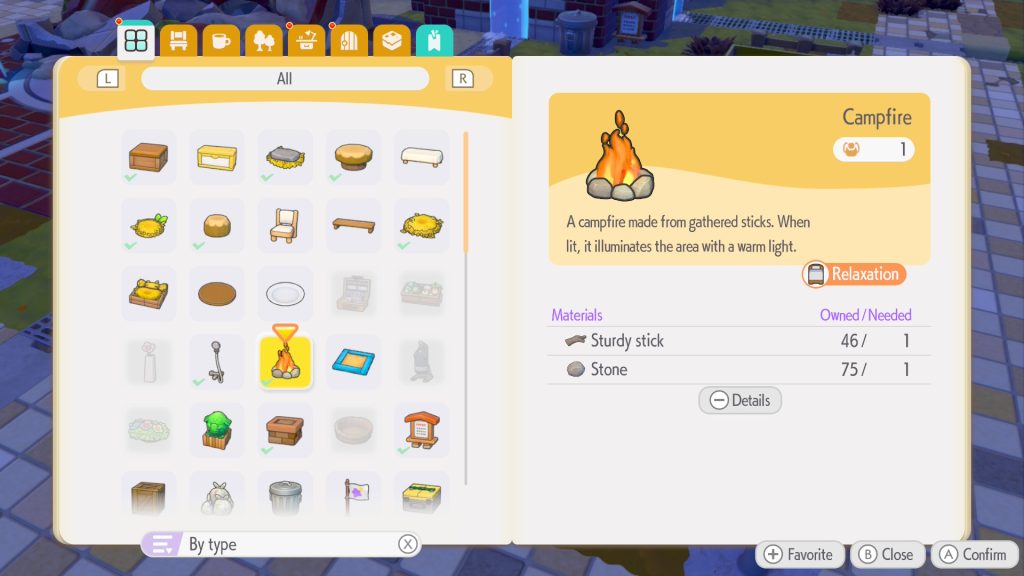Open the stacked blocks category tab
1024x576 pixels.
pyautogui.click(x=392, y=41)
